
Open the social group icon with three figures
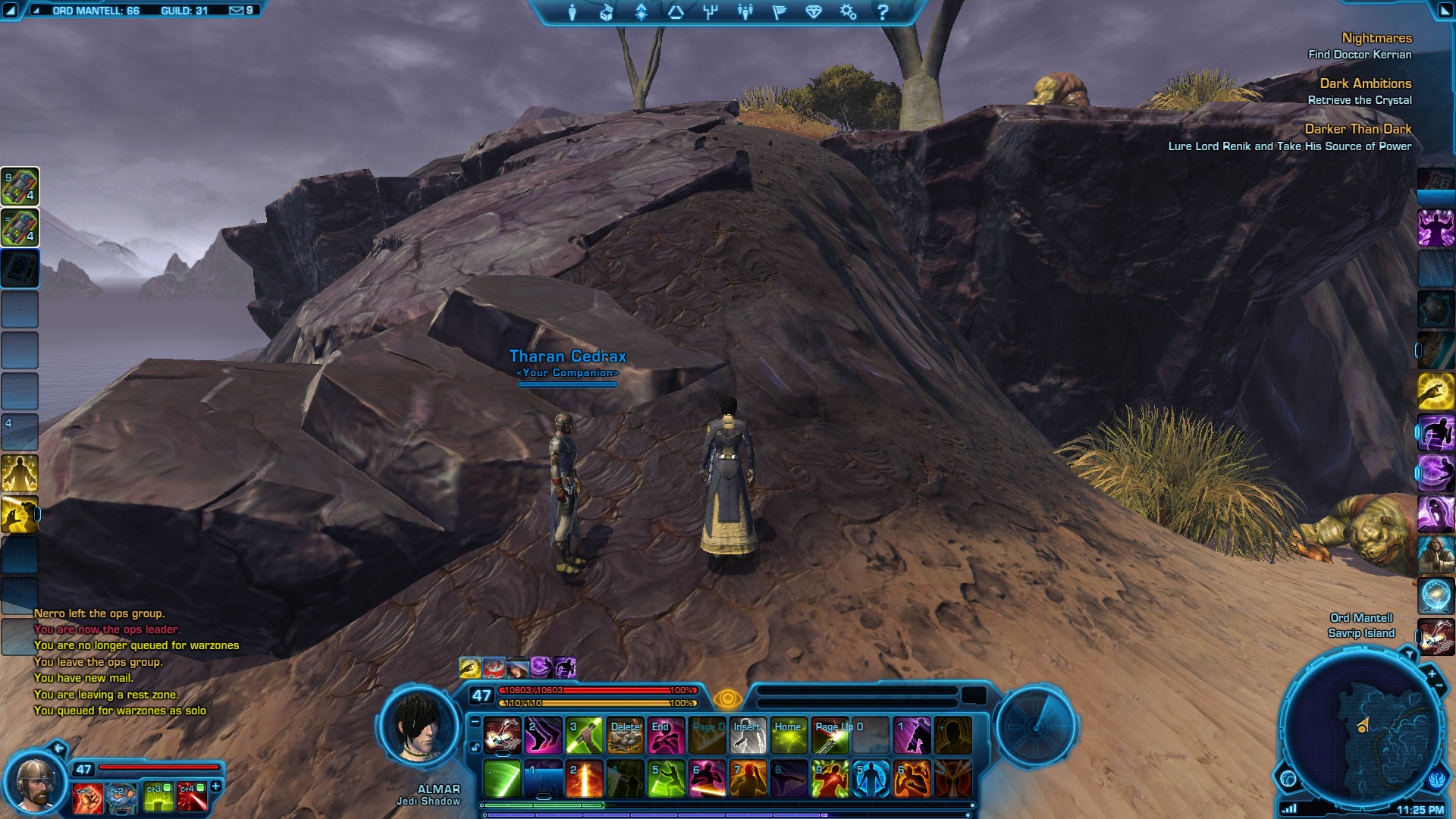745,12
